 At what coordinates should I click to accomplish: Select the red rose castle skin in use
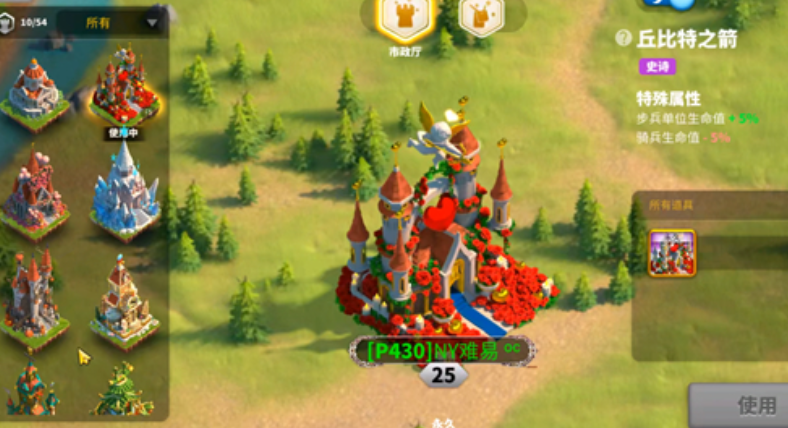tap(125, 88)
